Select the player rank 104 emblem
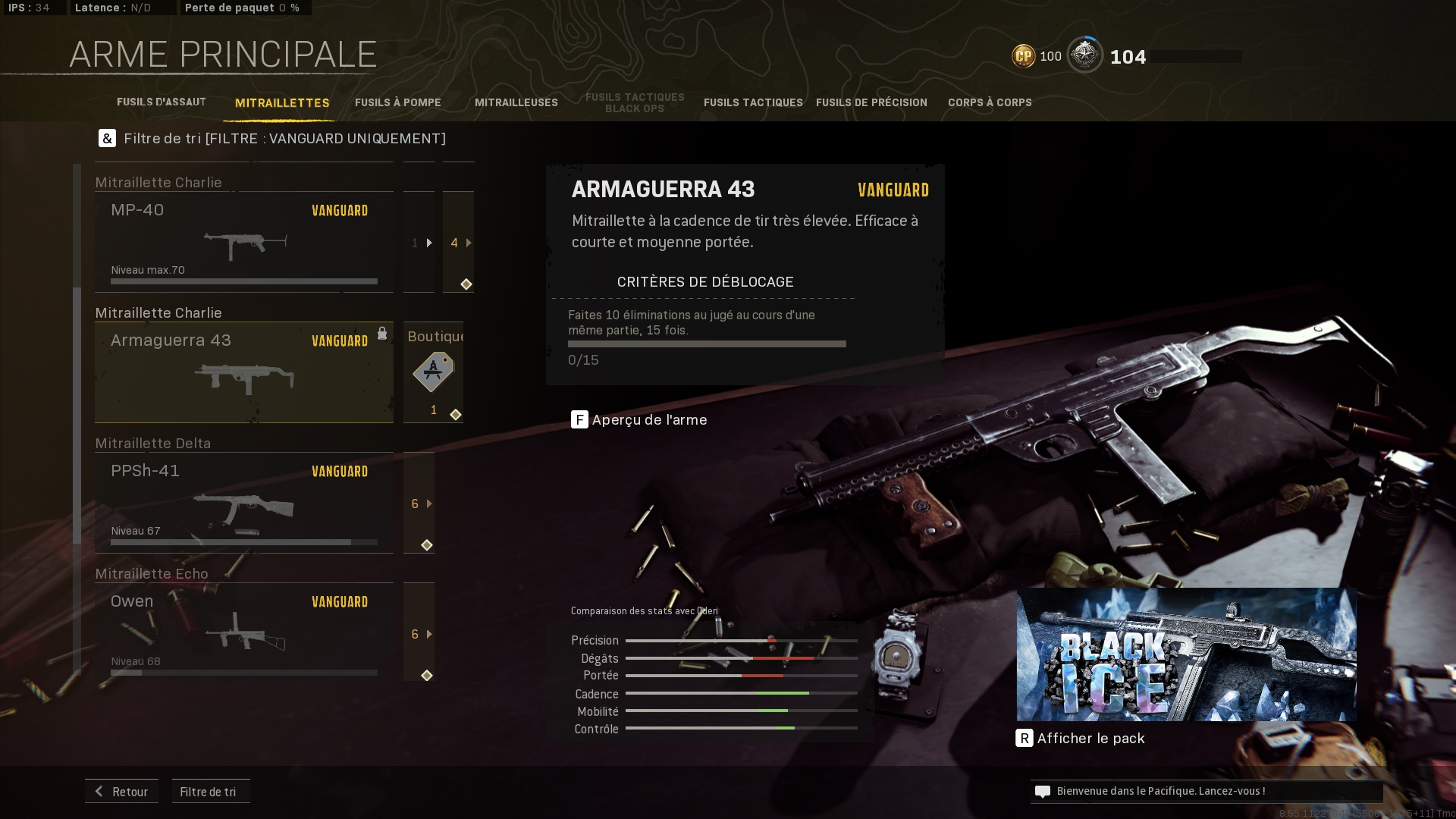 [x=1086, y=55]
